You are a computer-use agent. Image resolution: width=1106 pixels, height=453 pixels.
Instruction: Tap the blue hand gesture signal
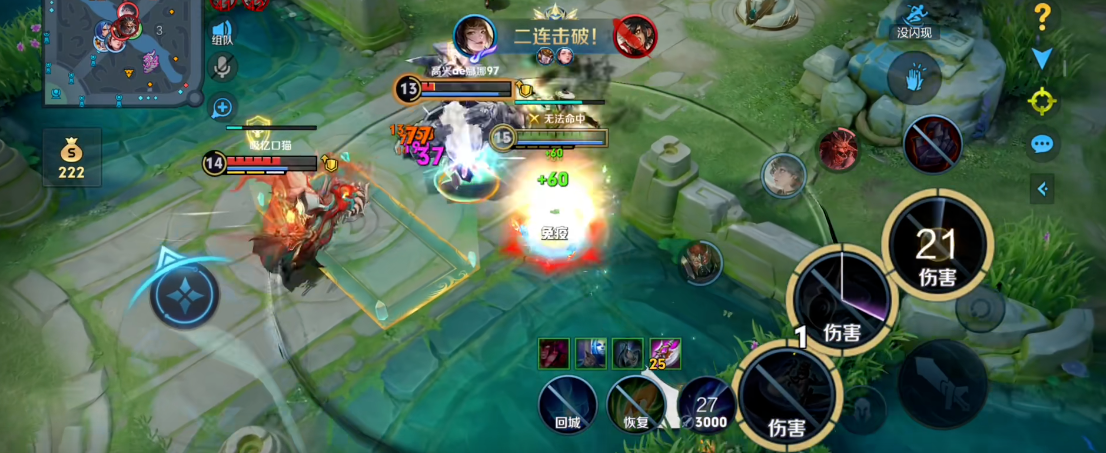click(912, 78)
